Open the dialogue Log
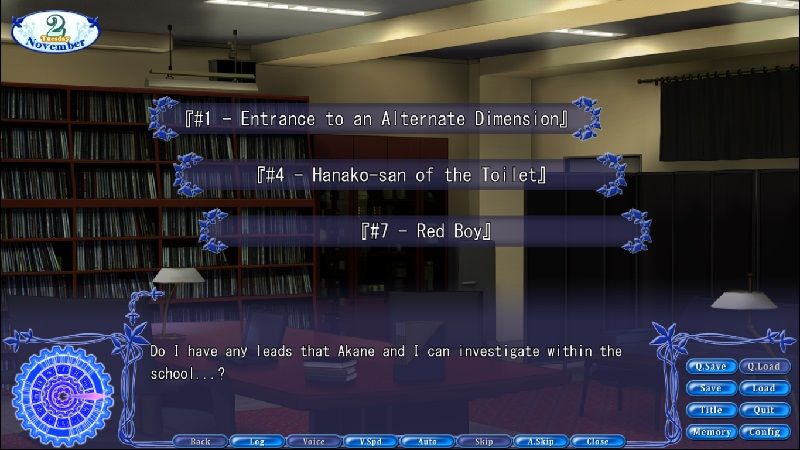 [x=257, y=441]
